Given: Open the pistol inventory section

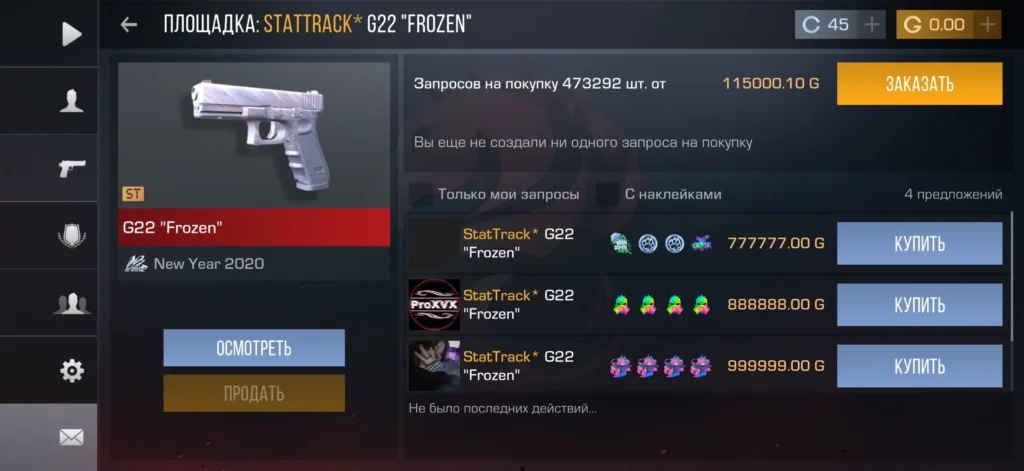Looking at the screenshot, I should (71, 168).
